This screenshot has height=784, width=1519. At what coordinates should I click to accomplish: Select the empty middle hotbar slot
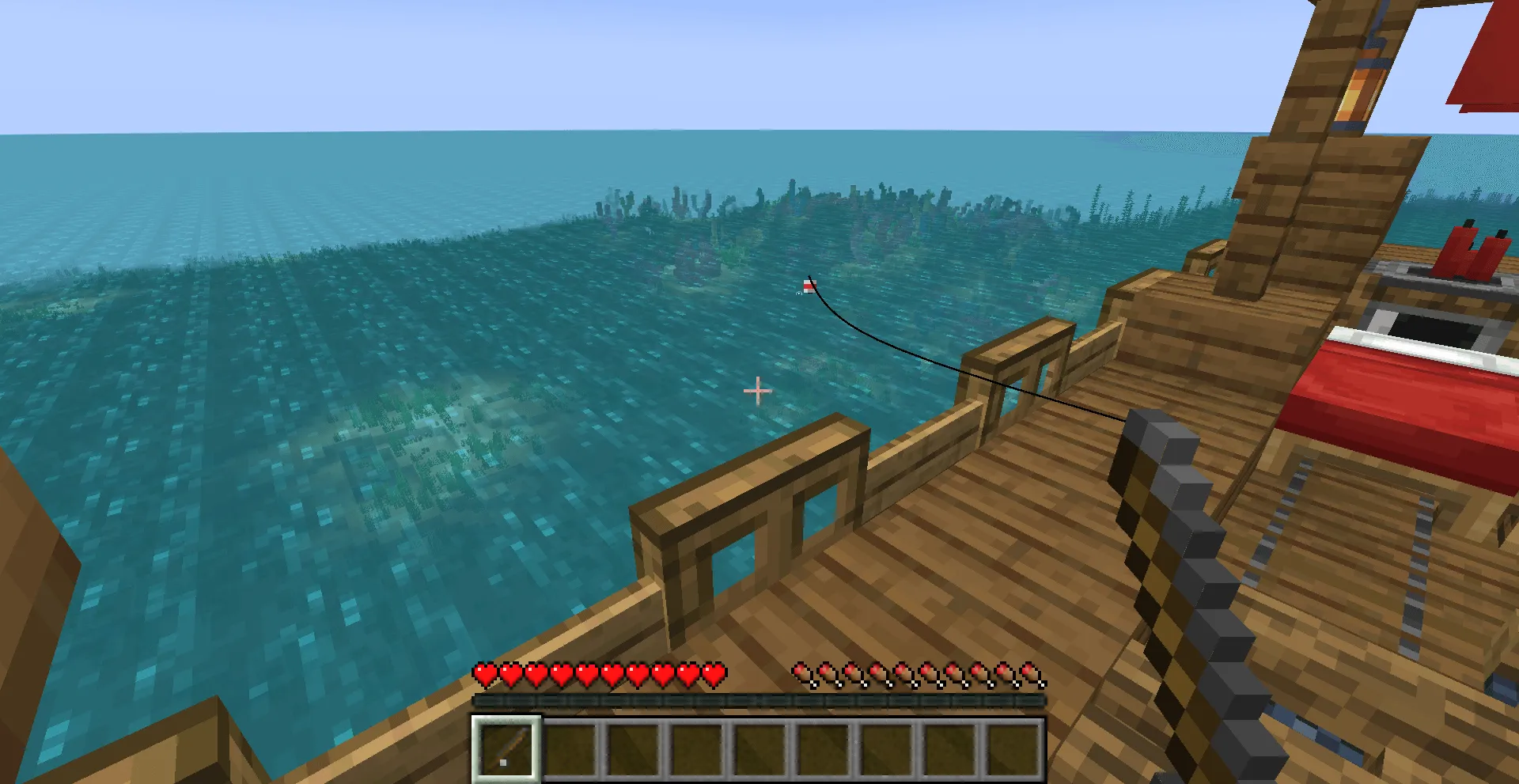[759, 747]
